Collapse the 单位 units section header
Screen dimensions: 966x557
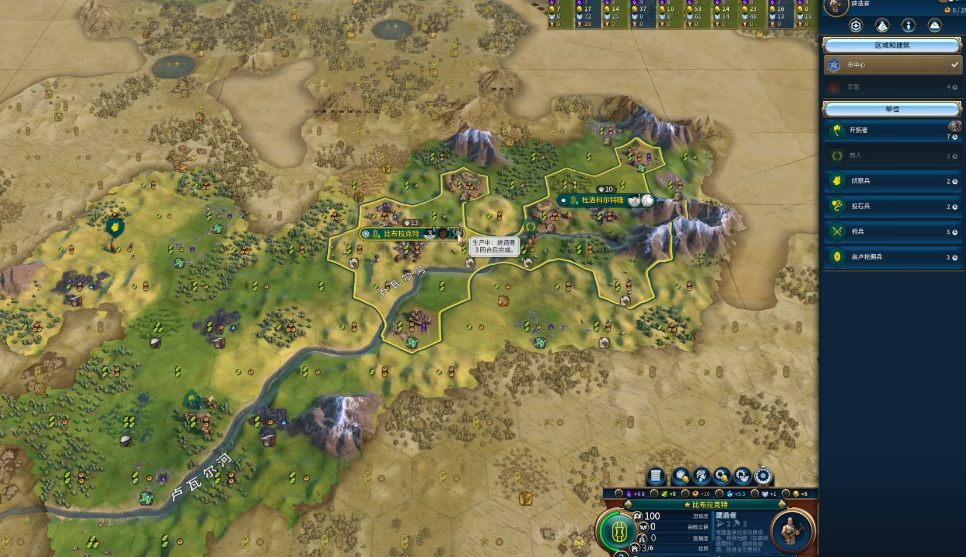(x=893, y=108)
